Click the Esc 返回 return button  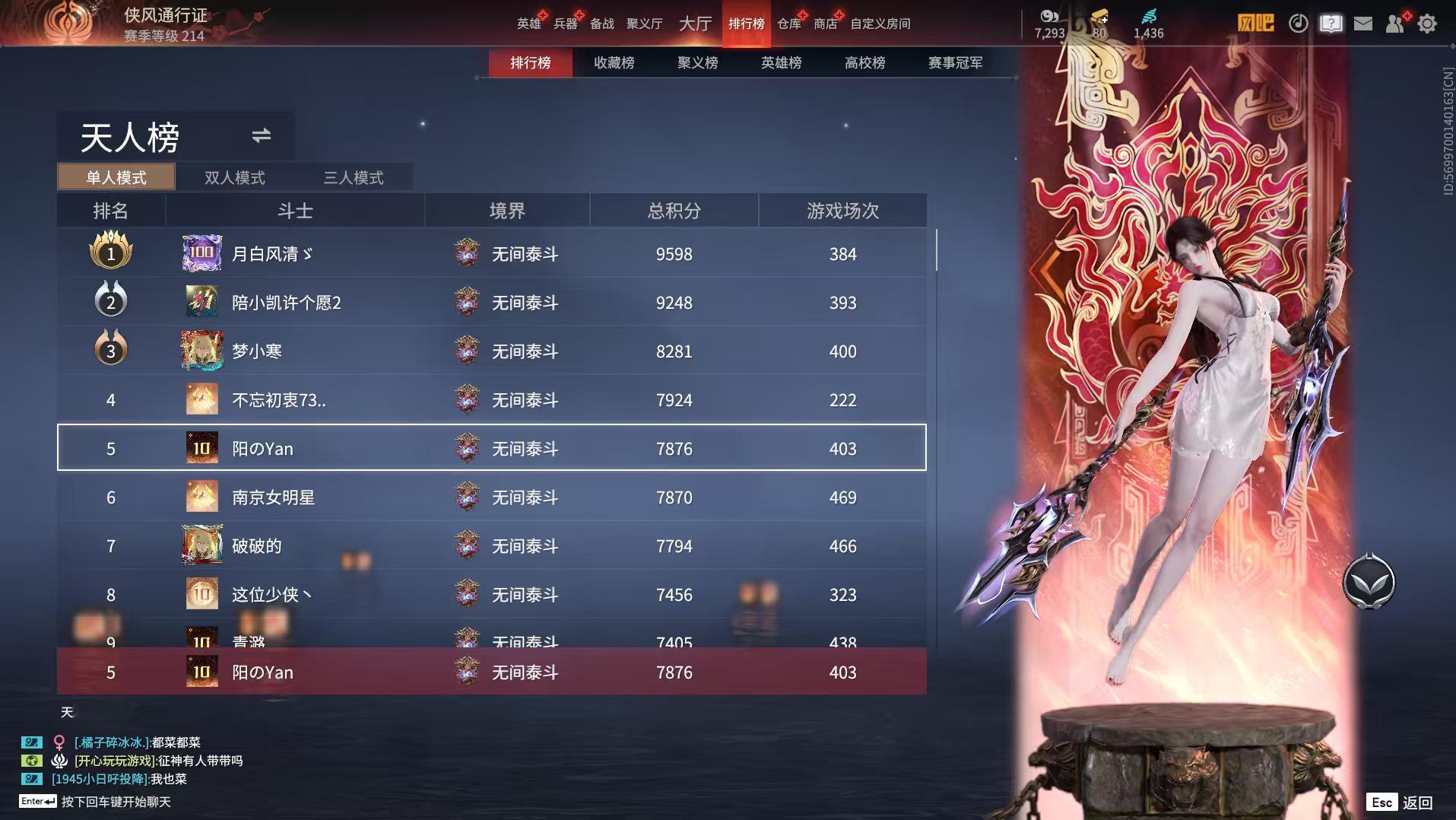1398,802
